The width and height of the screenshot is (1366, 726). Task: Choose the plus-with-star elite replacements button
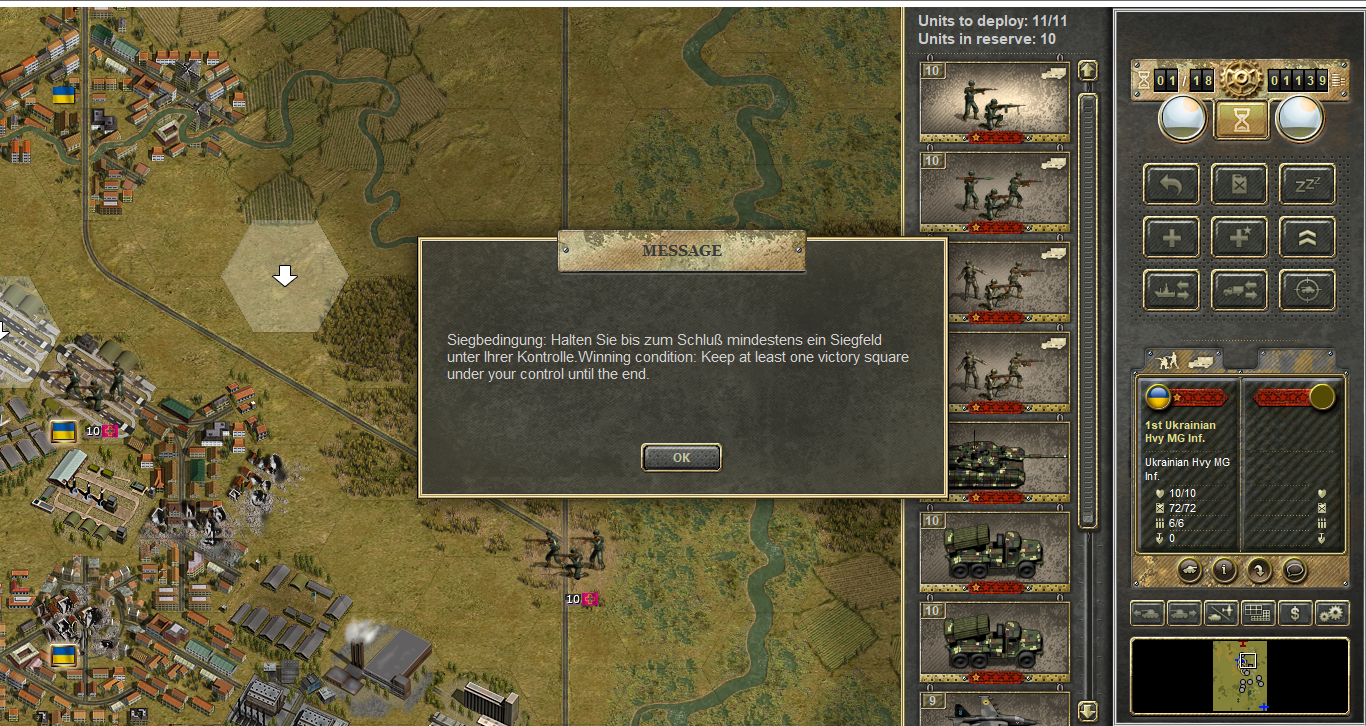tap(1239, 237)
